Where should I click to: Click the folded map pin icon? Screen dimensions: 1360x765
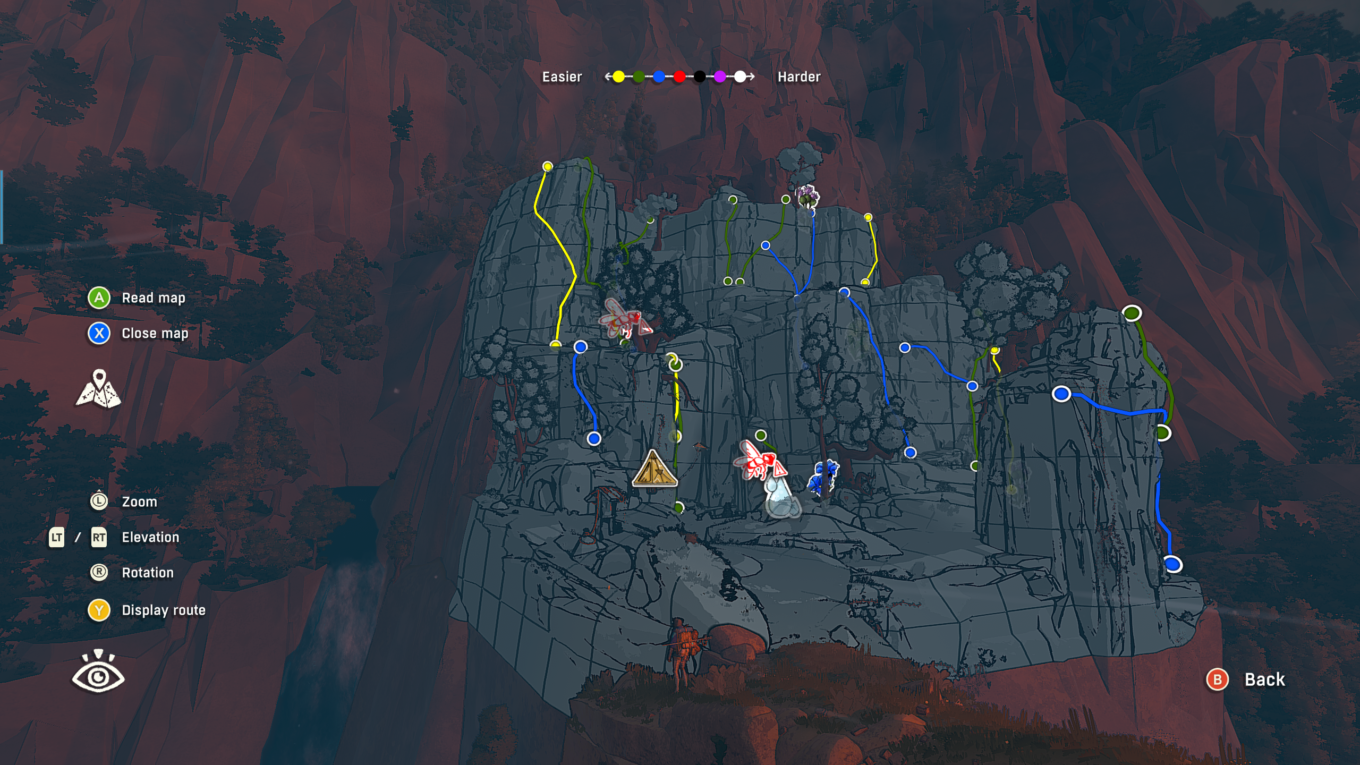(x=98, y=388)
